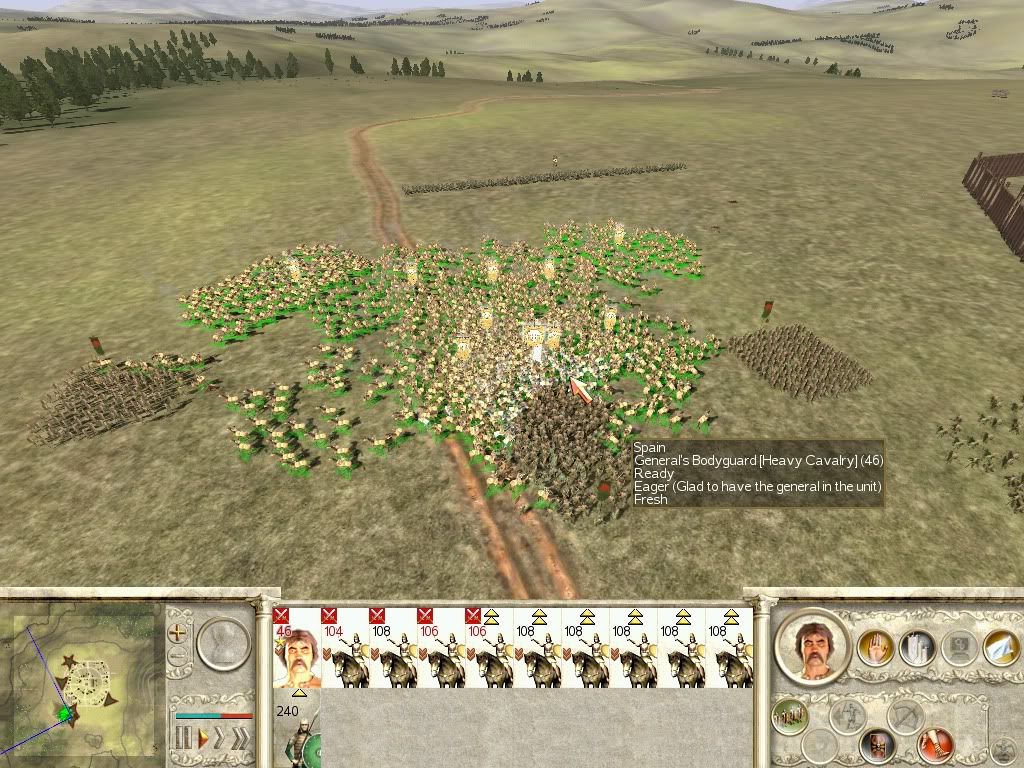
Task: Set battle speed to normal play
Action: (x=202, y=740)
